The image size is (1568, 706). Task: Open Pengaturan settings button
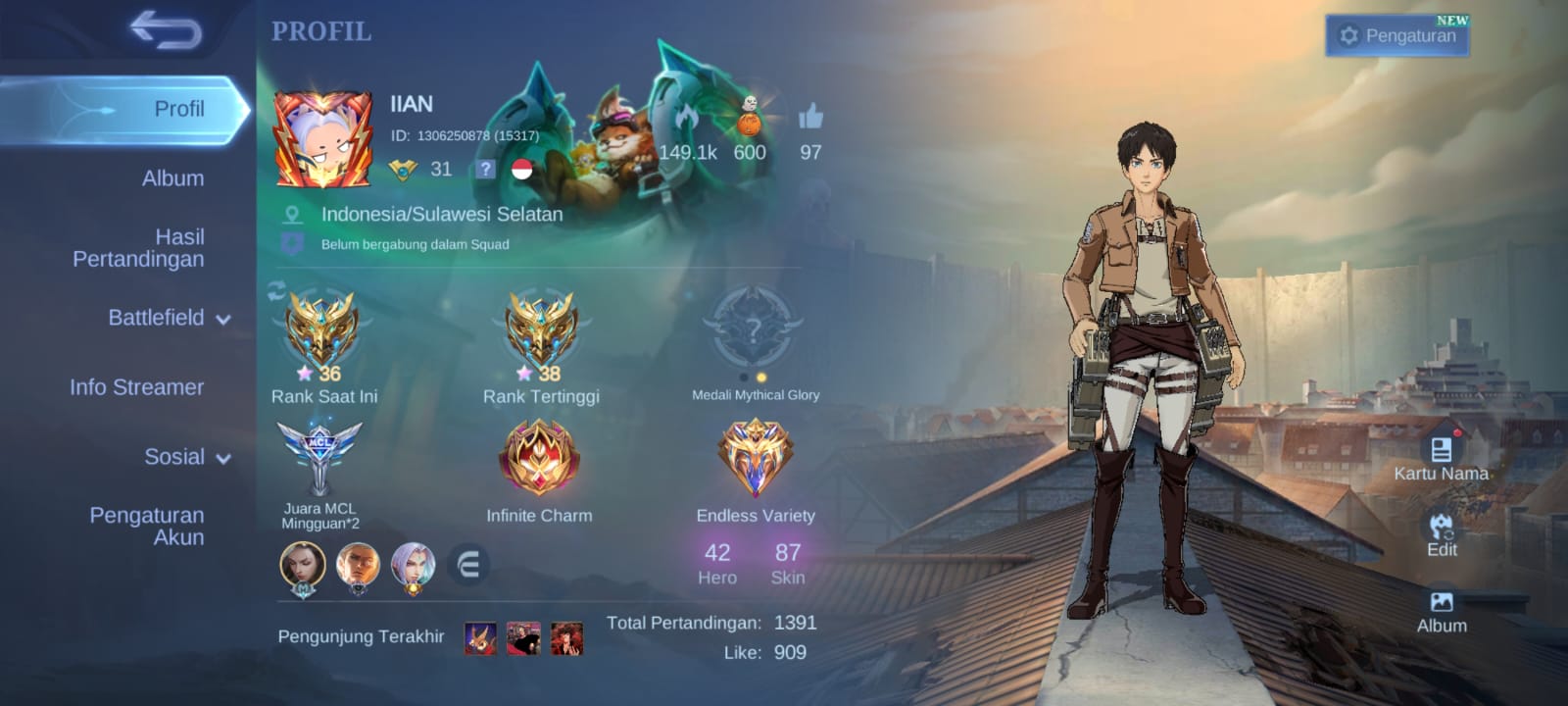(1397, 36)
